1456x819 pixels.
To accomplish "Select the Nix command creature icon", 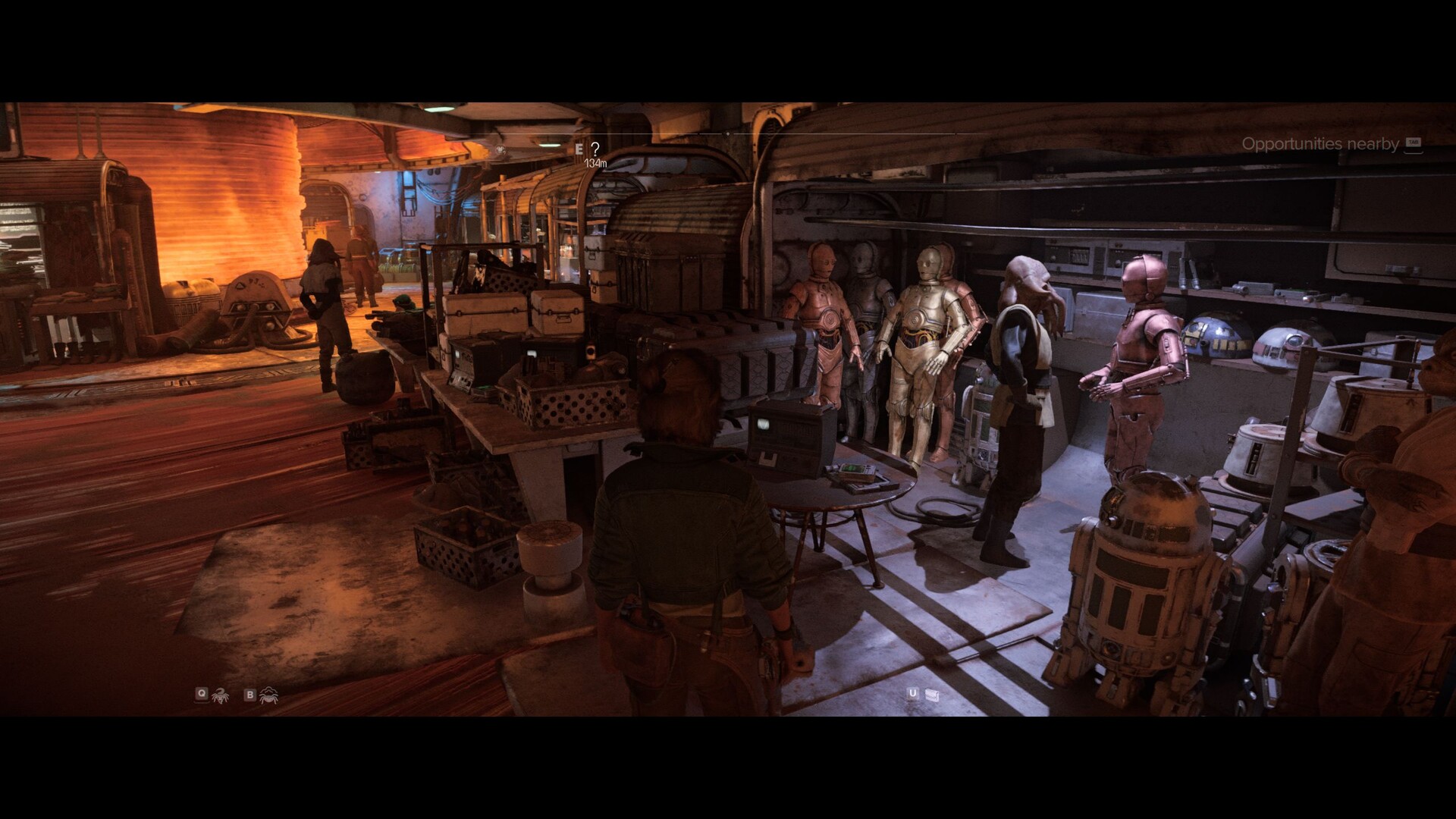I will click(221, 695).
